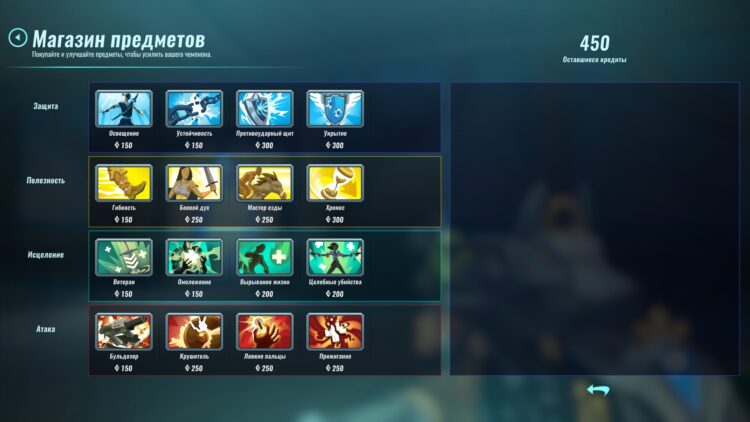Purchase the Хронос hourglass item
This screenshot has width=750, height=422.
335,183
